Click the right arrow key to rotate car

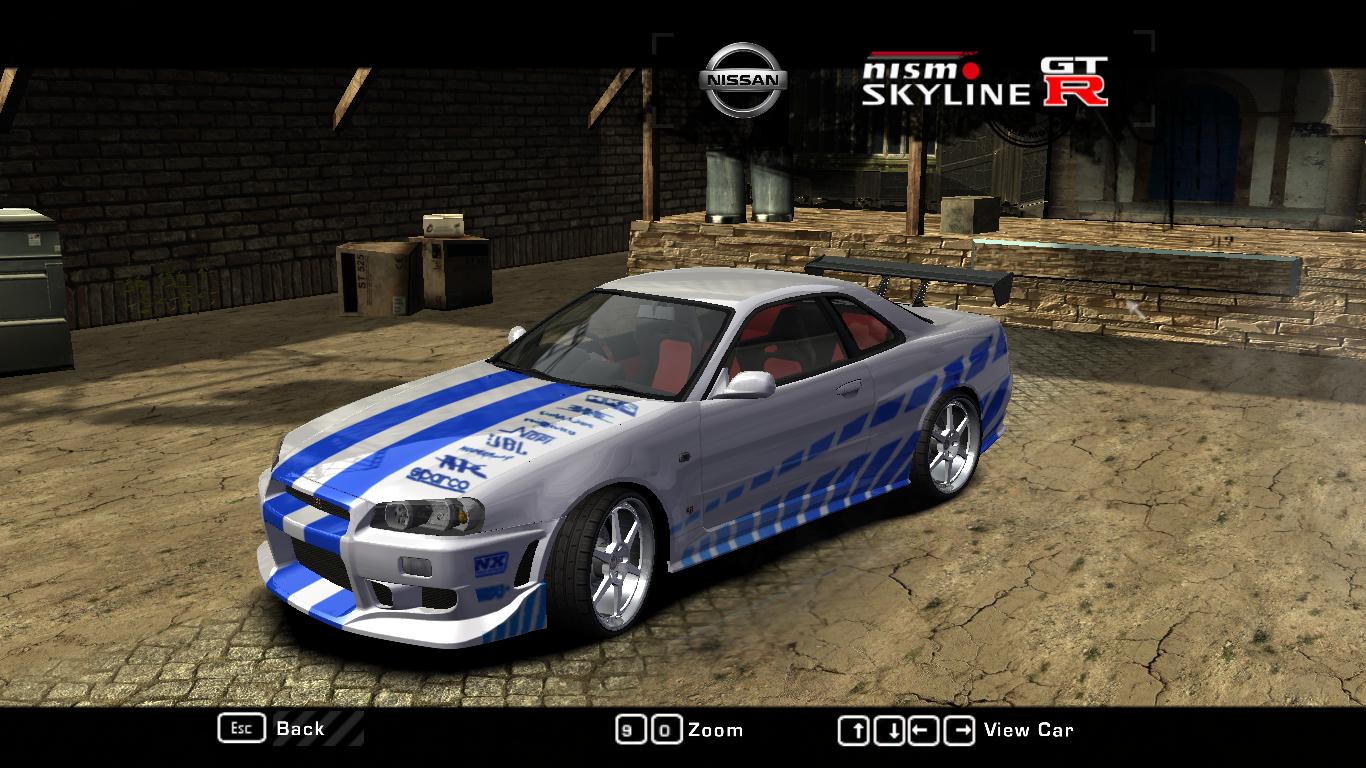click(960, 729)
